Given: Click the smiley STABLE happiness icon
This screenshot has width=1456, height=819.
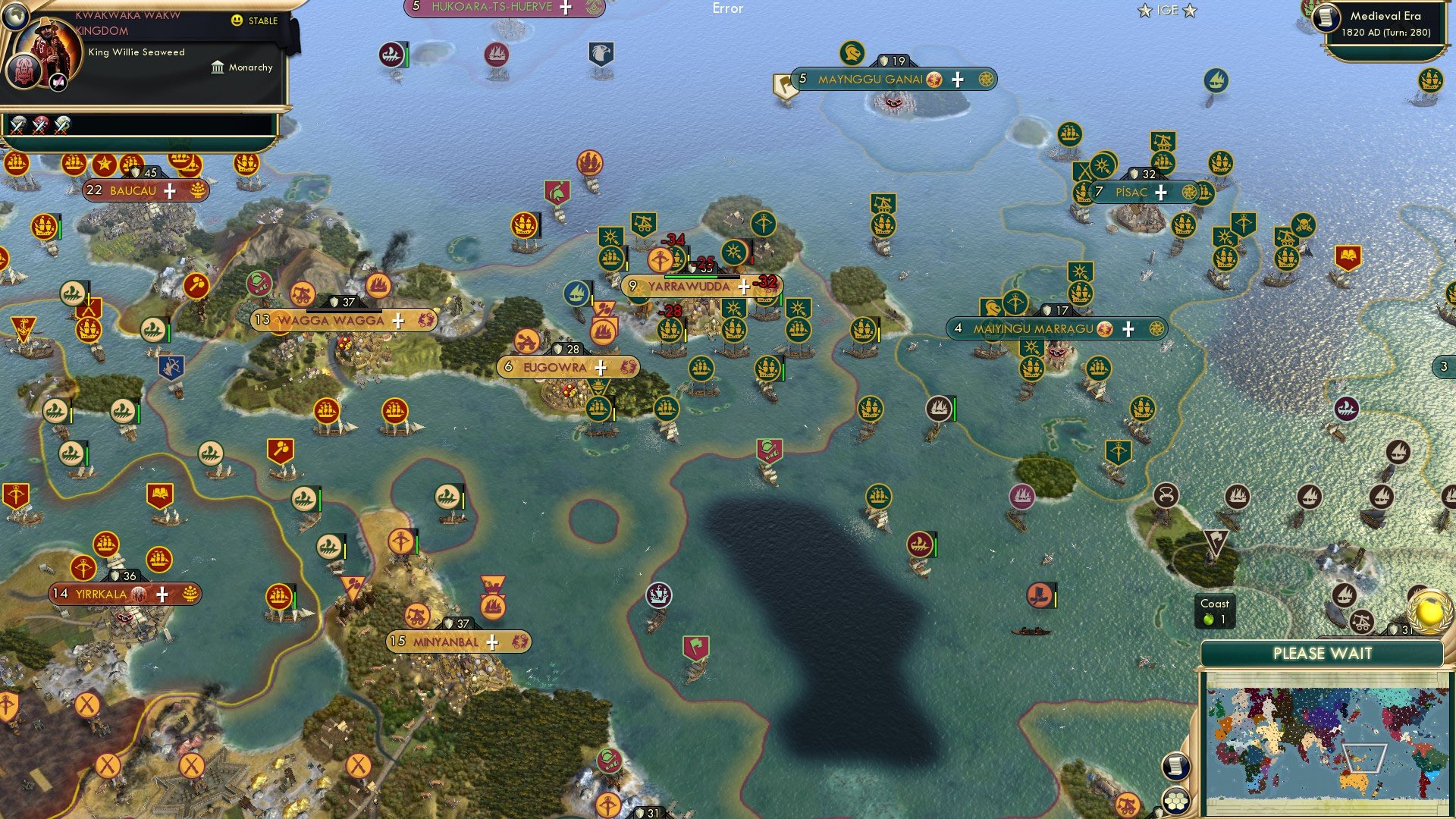Looking at the screenshot, I should pyautogui.click(x=237, y=20).
